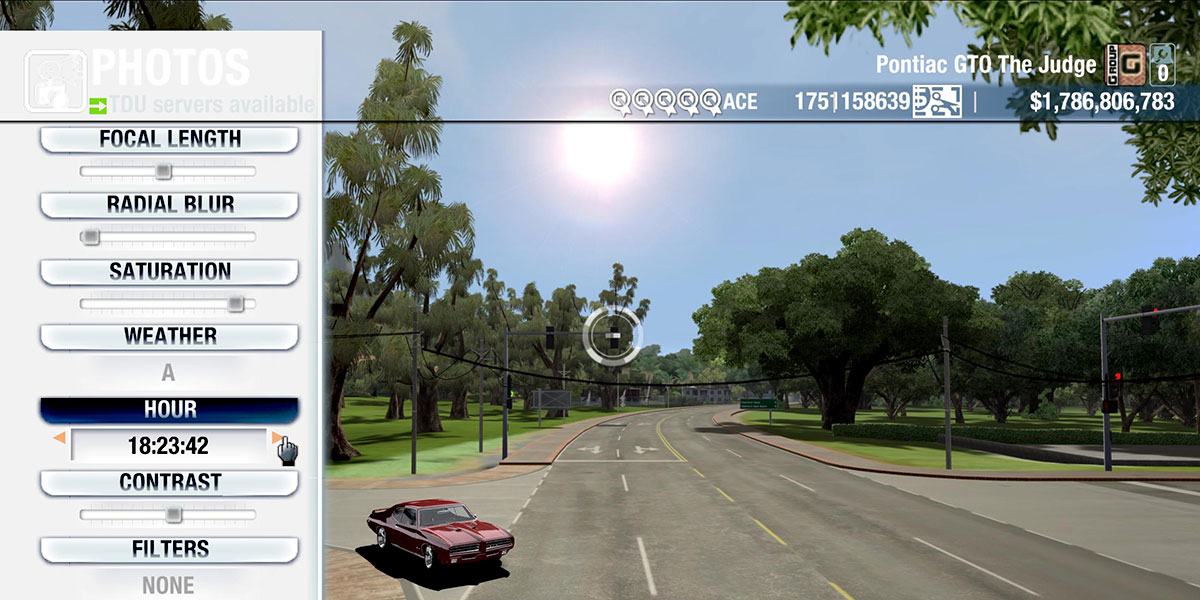Select the Saturation option
This screenshot has width=1200, height=600.
[169, 271]
